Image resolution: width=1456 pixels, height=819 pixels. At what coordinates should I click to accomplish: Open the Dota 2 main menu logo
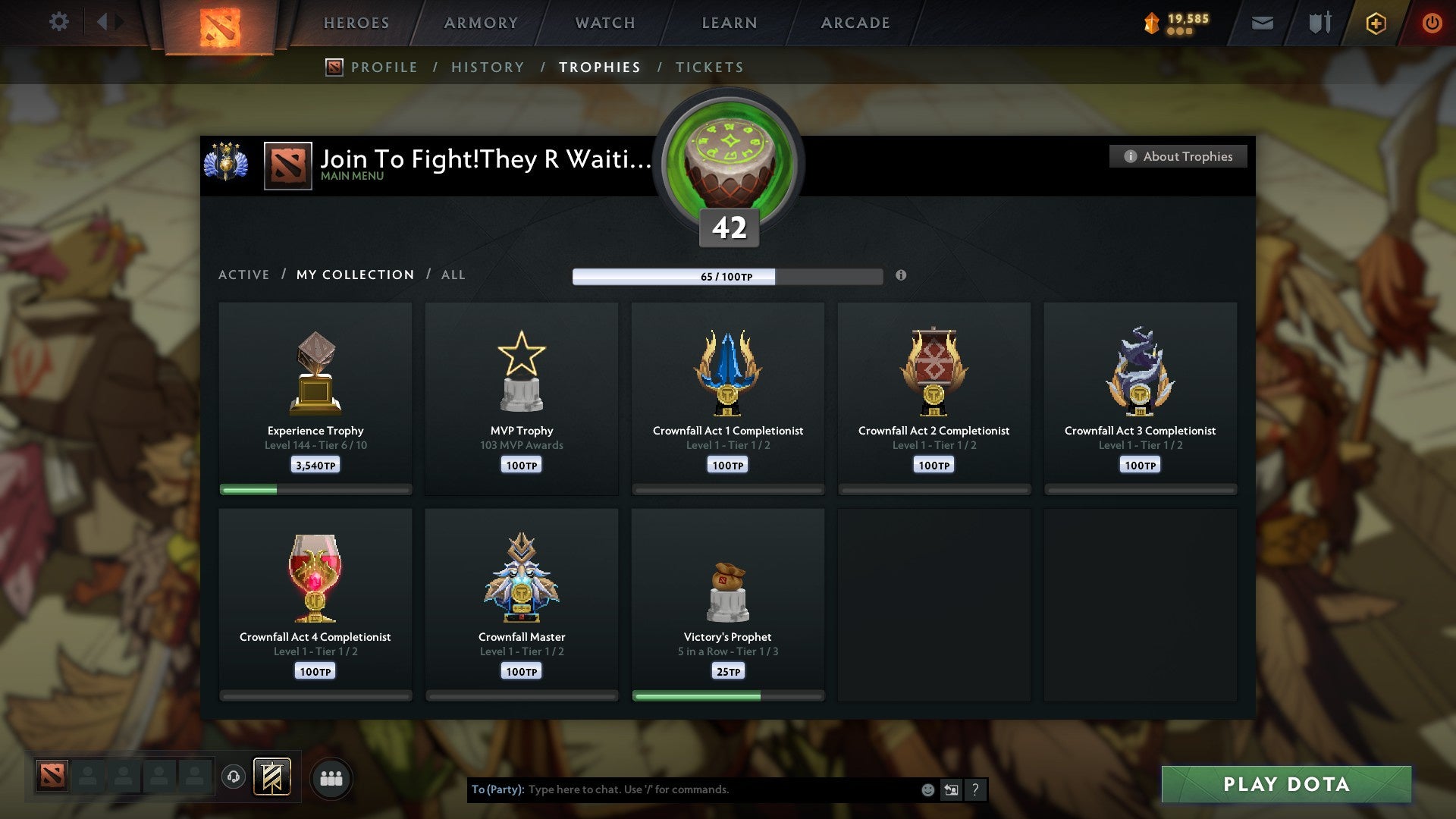coord(220,23)
